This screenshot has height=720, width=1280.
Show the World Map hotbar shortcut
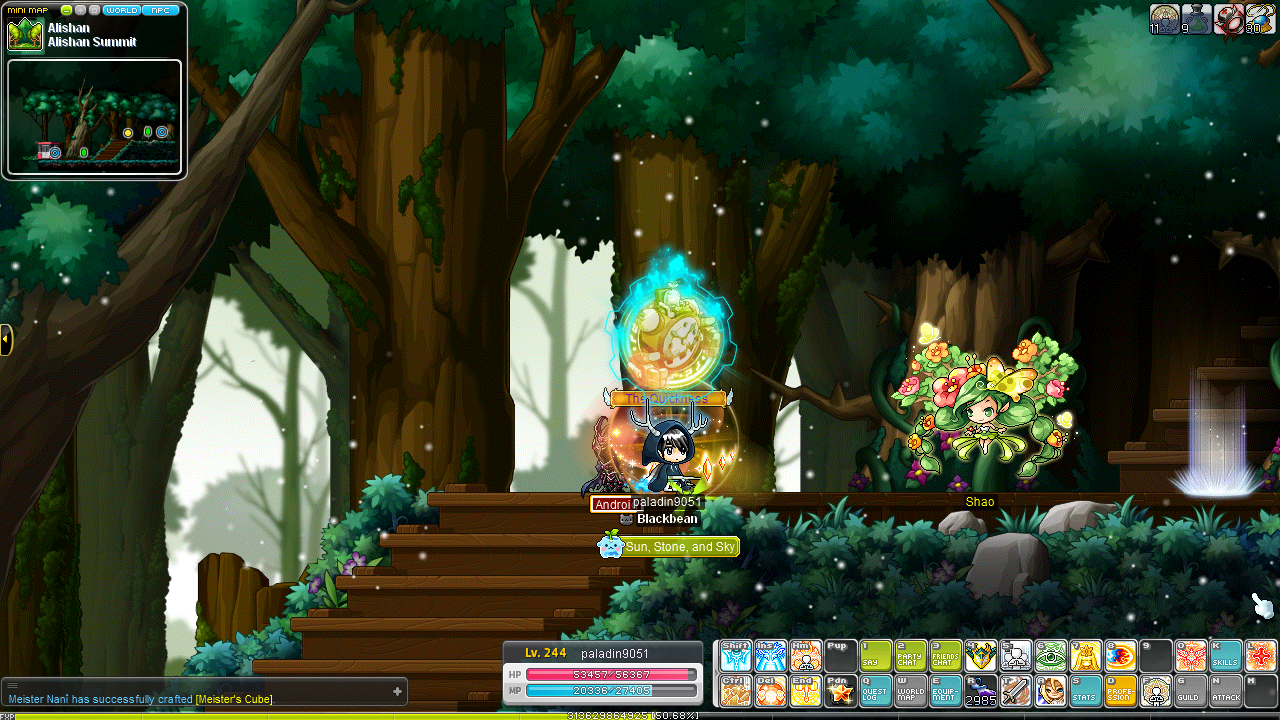[911, 691]
